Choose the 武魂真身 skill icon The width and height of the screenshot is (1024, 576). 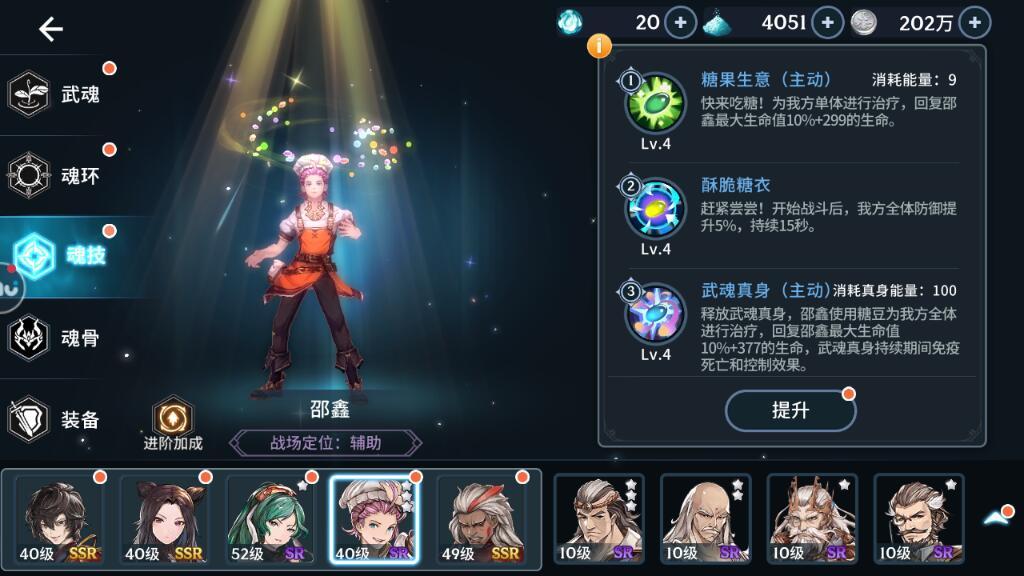tap(655, 313)
